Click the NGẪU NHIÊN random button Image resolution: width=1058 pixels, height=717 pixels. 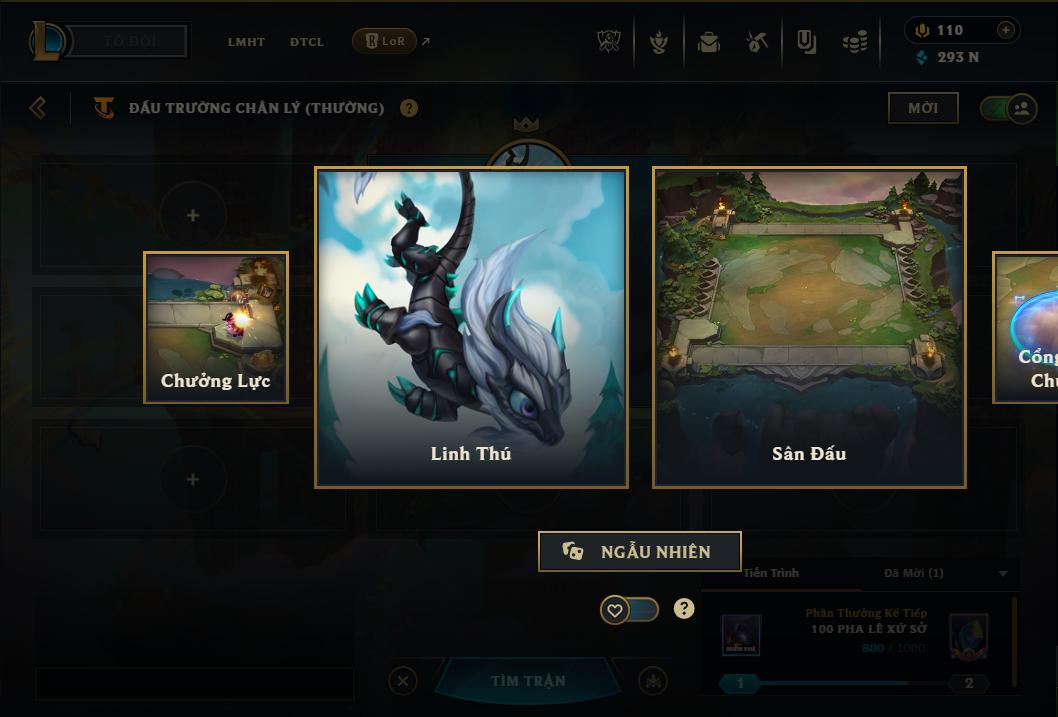pyautogui.click(x=639, y=551)
